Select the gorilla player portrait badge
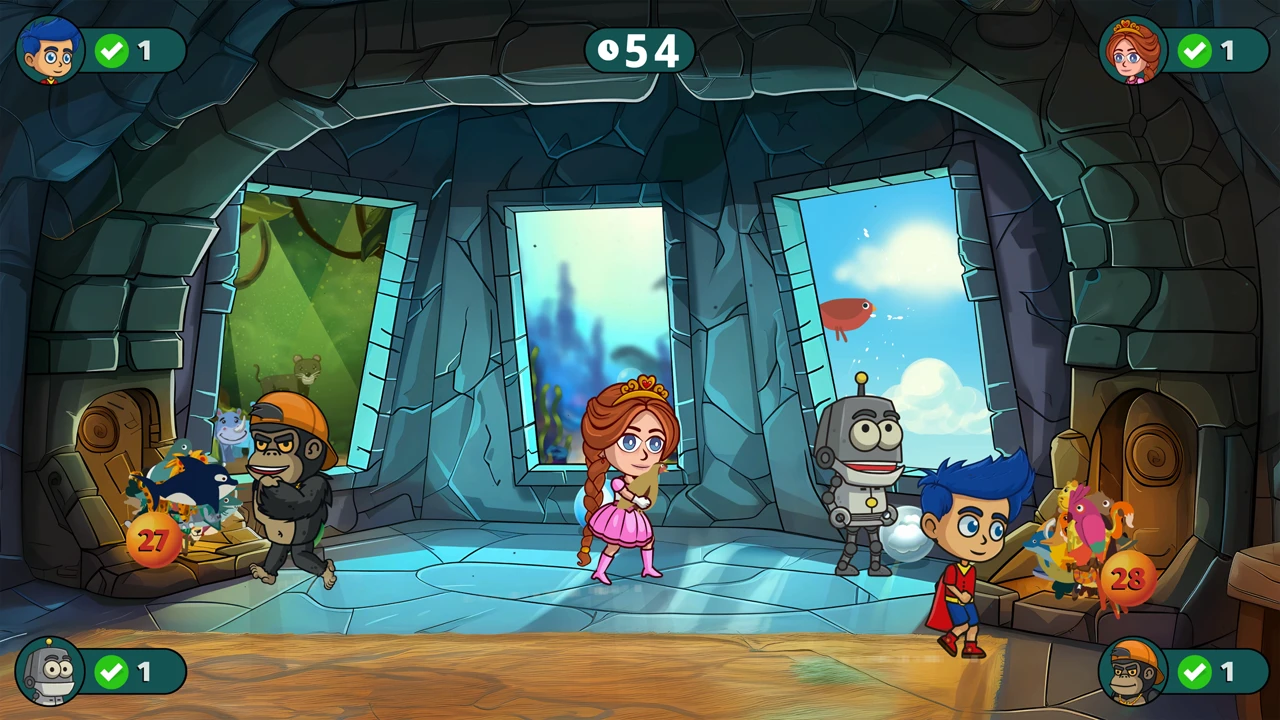This screenshot has width=1280, height=720. pyautogui.click(x=1133, y=671)
